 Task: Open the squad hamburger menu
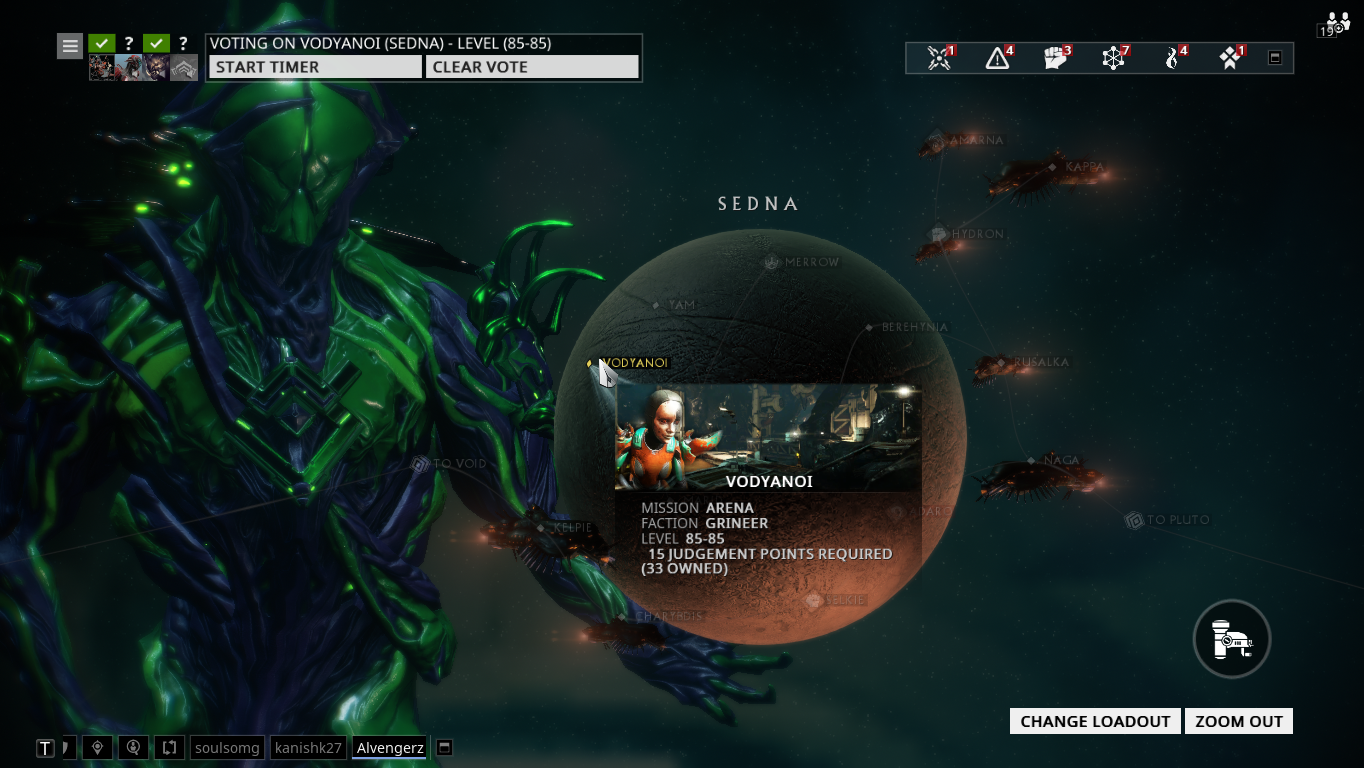(x=70, y=46)
